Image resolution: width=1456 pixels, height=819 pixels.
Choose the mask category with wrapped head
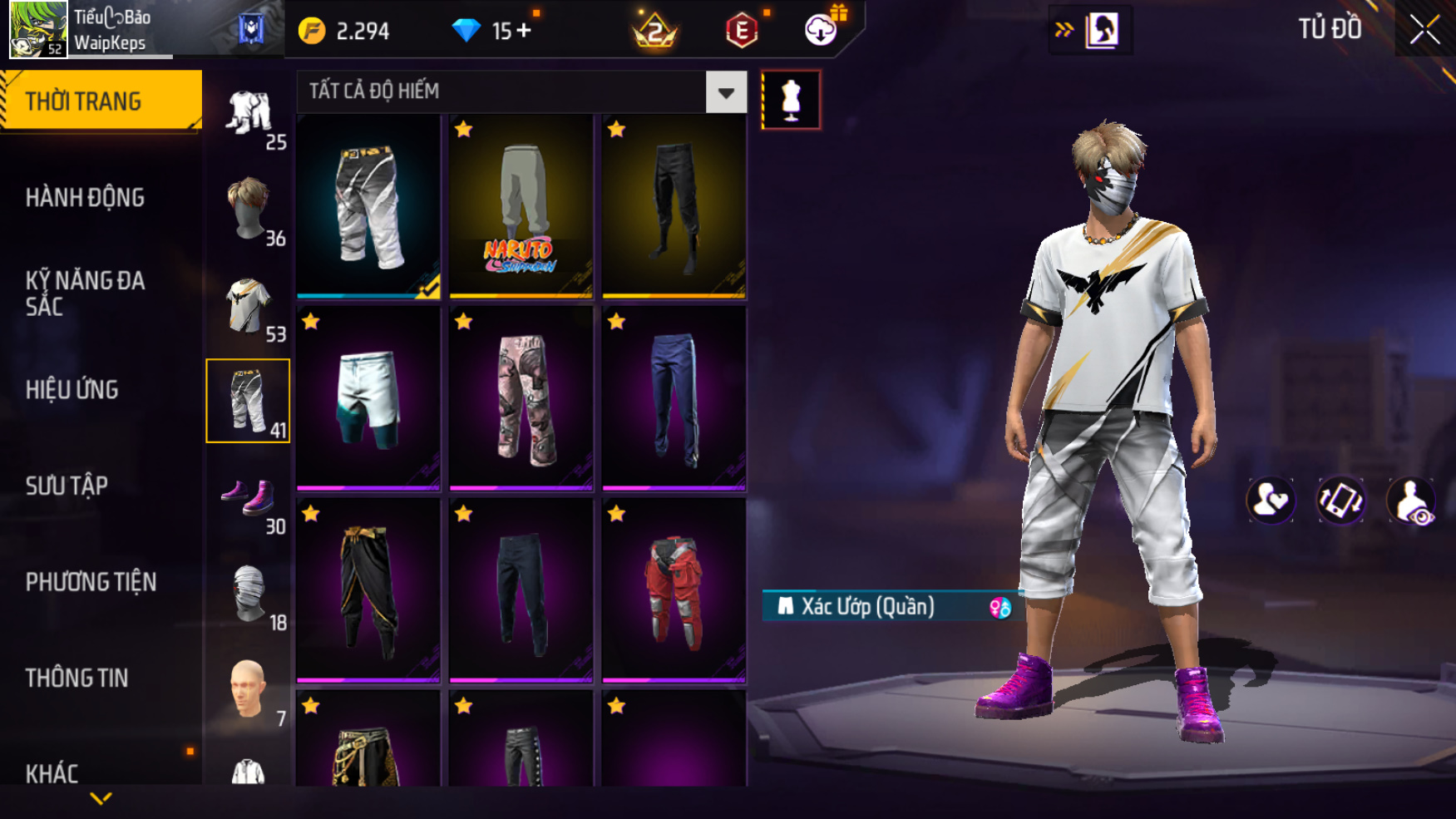tap(248, 594)
